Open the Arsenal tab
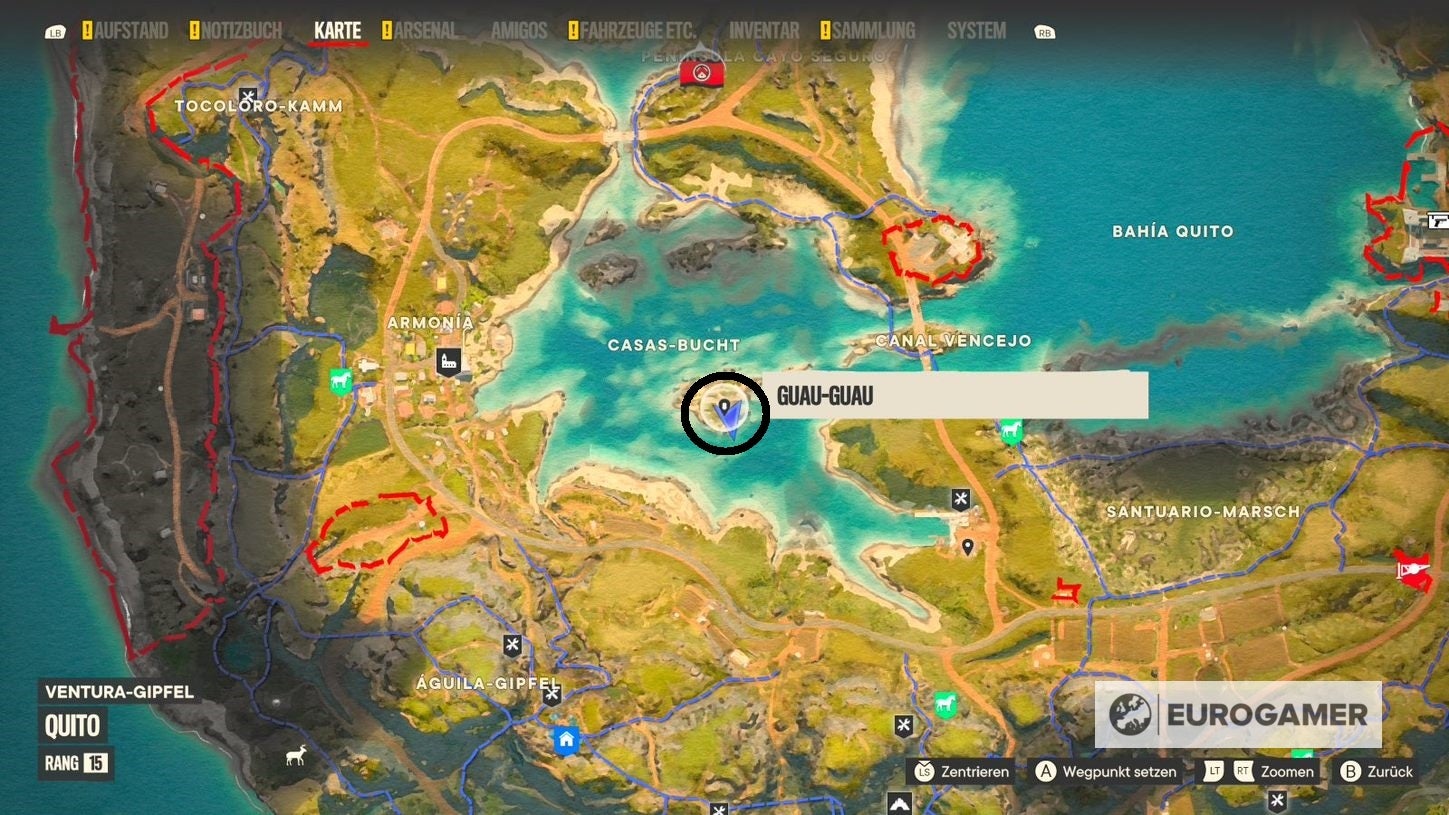The image size is (1449, 815). pyautogui.click(x=425, y=31)
